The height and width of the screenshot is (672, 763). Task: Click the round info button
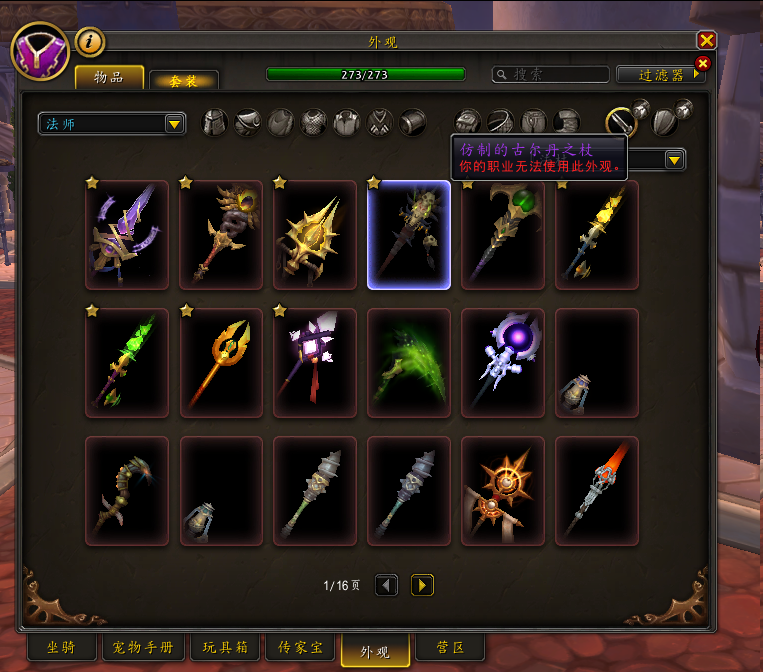90,41
